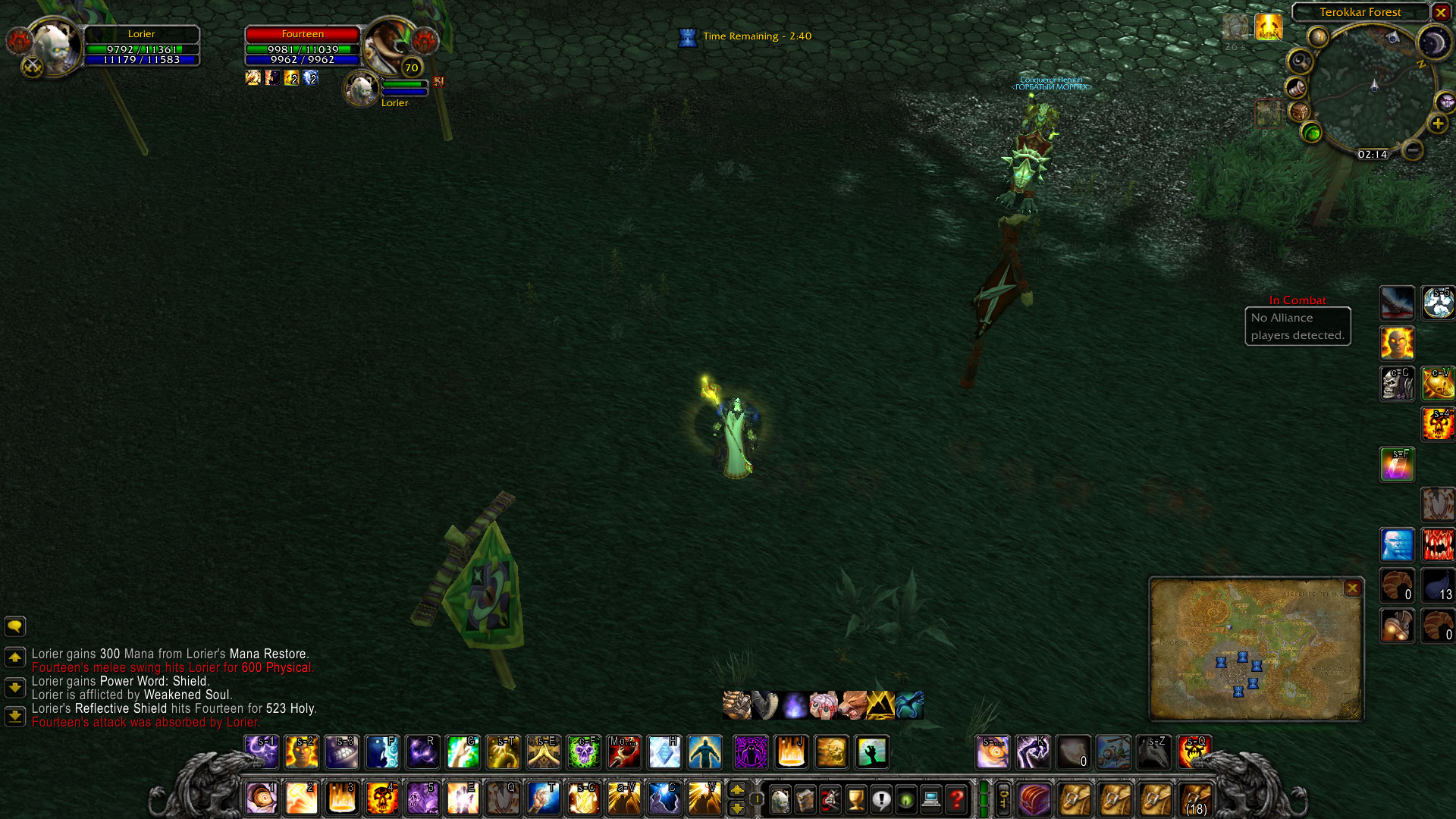Open the tracking magnifying glass on the minimap
Screen dimensions: 1456x819
pos(1301,60)
